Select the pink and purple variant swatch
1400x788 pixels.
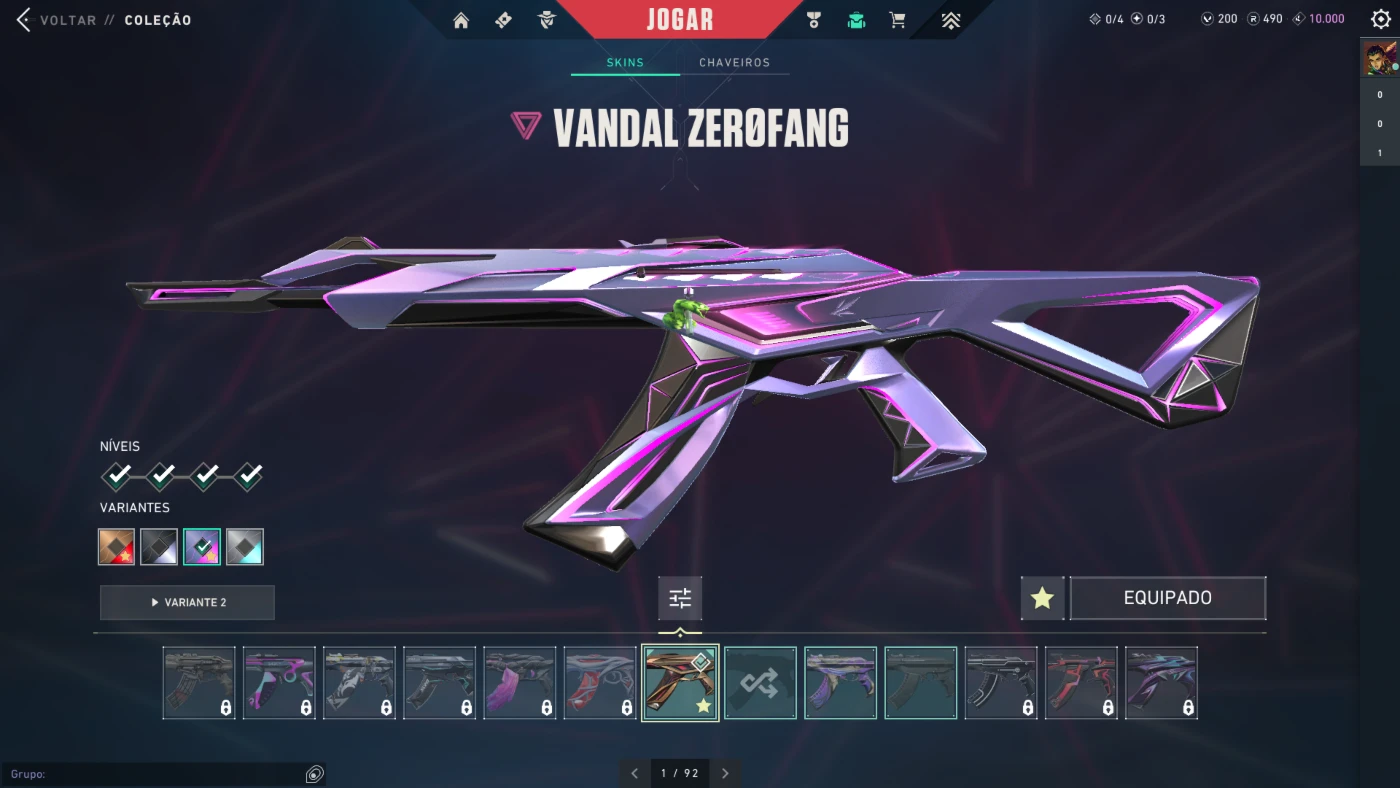[x=202, y=547]
